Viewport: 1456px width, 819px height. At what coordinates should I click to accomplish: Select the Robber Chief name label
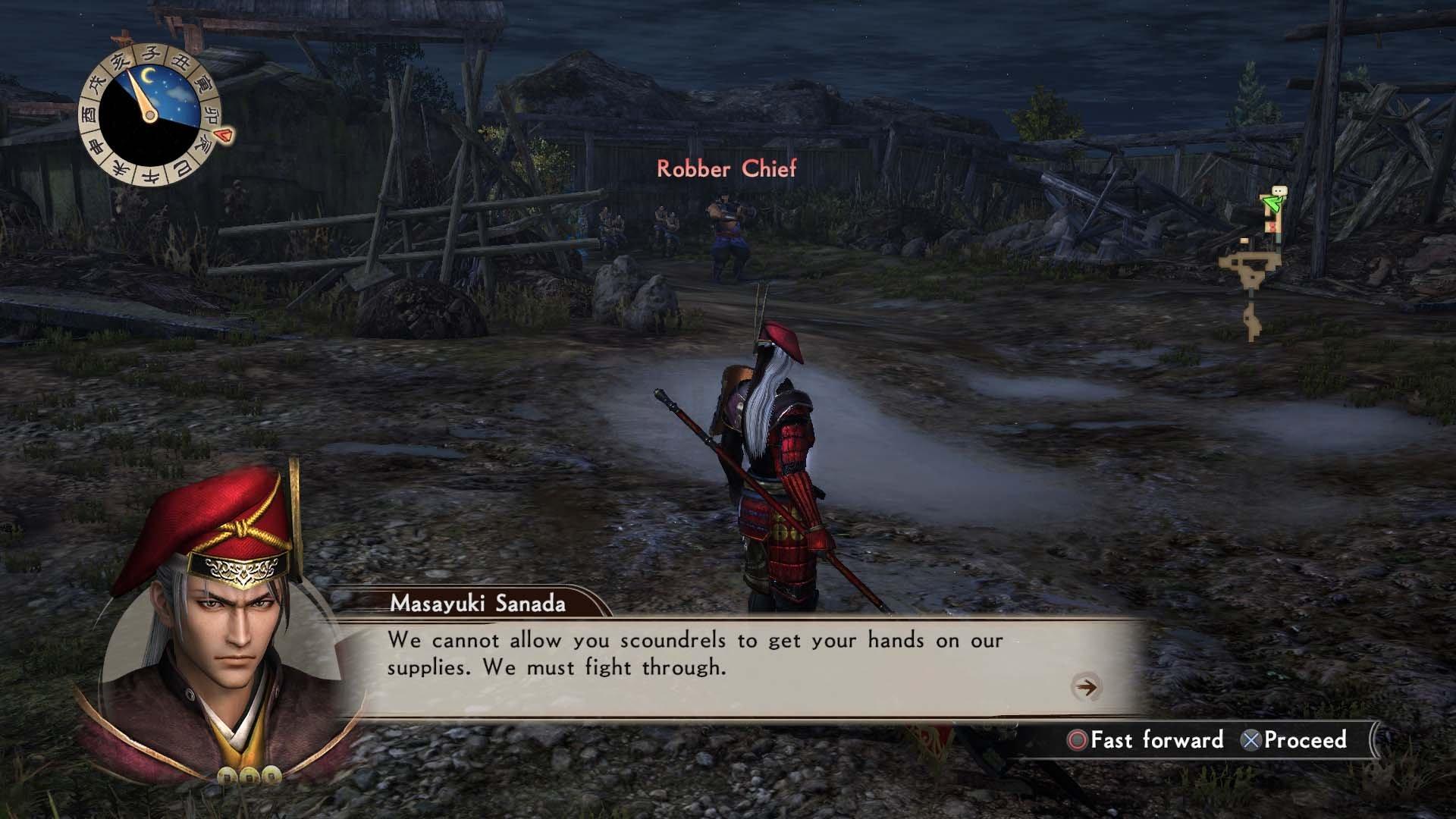pyautogui.click(x=726, y=170)
